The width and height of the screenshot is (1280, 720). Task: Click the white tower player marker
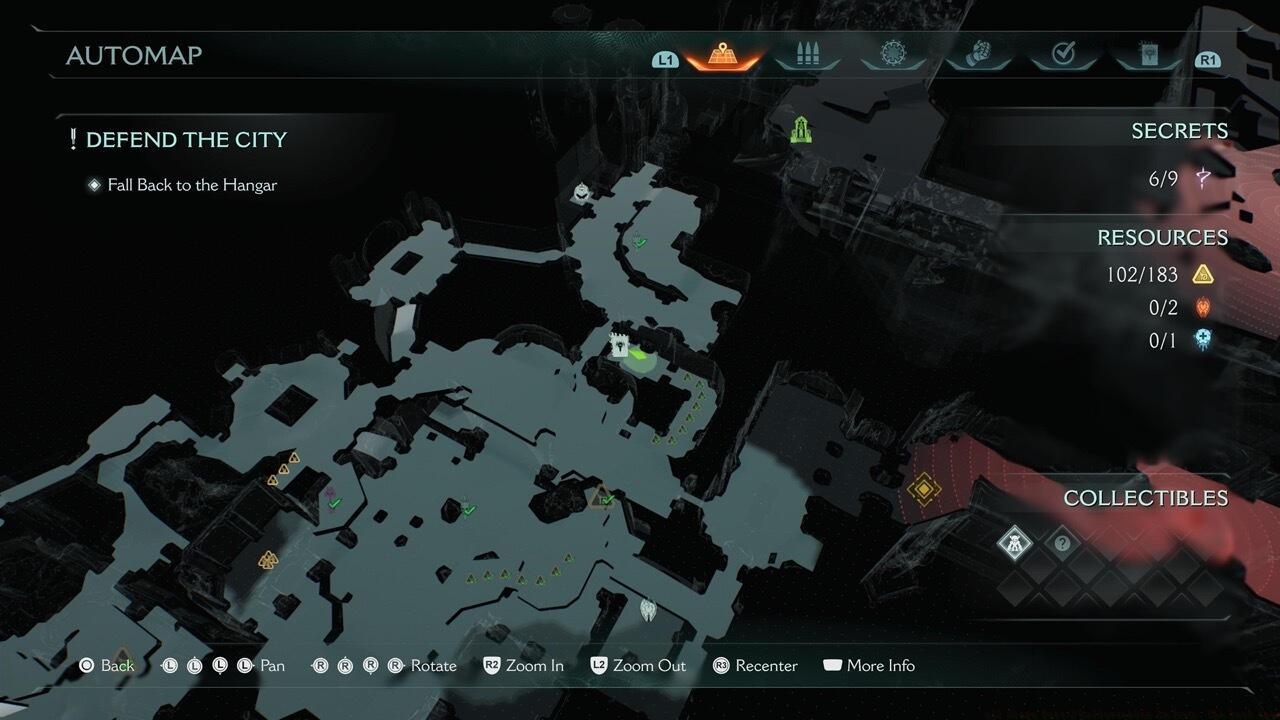tap(620, 345)
